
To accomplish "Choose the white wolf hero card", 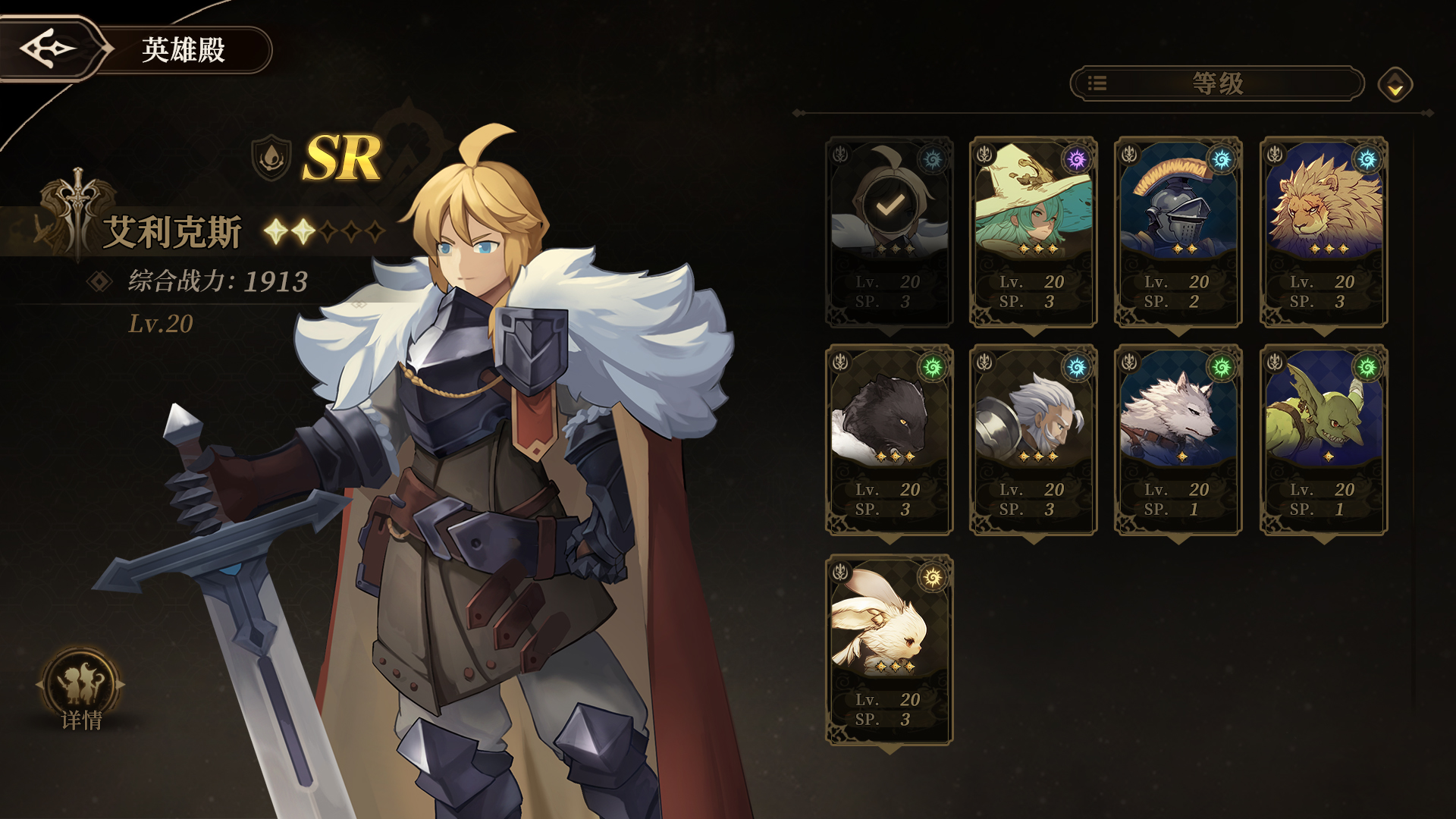I will pyautogui.click(x=1178, y=440).
